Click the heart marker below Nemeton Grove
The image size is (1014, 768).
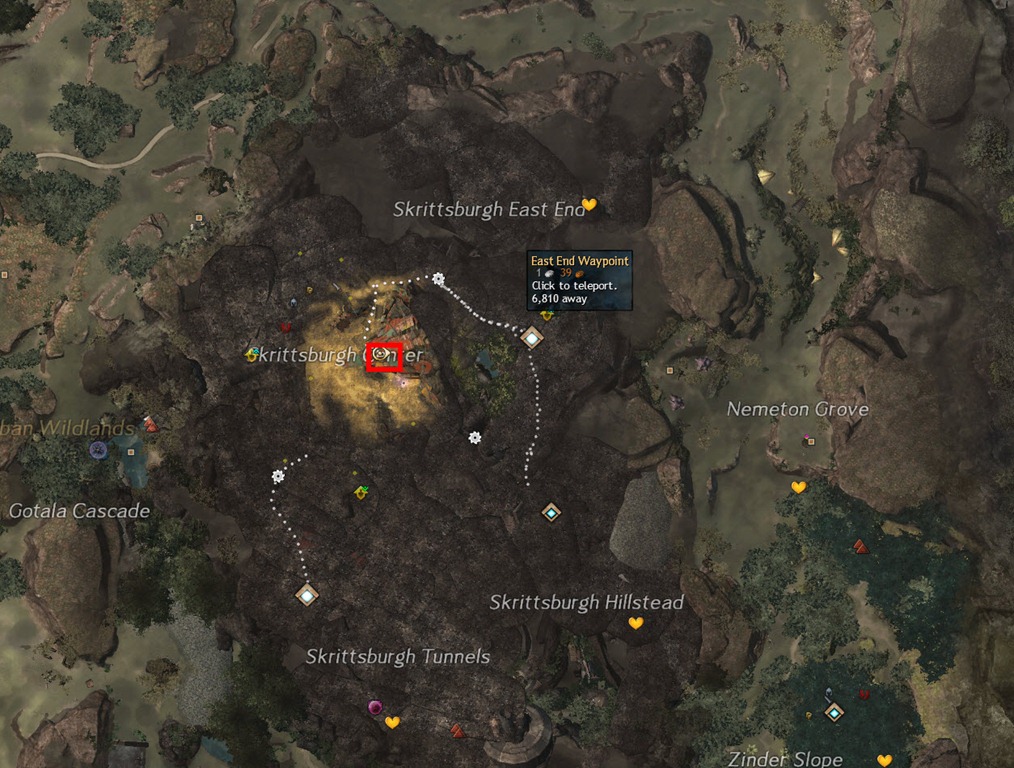[798, 487]
